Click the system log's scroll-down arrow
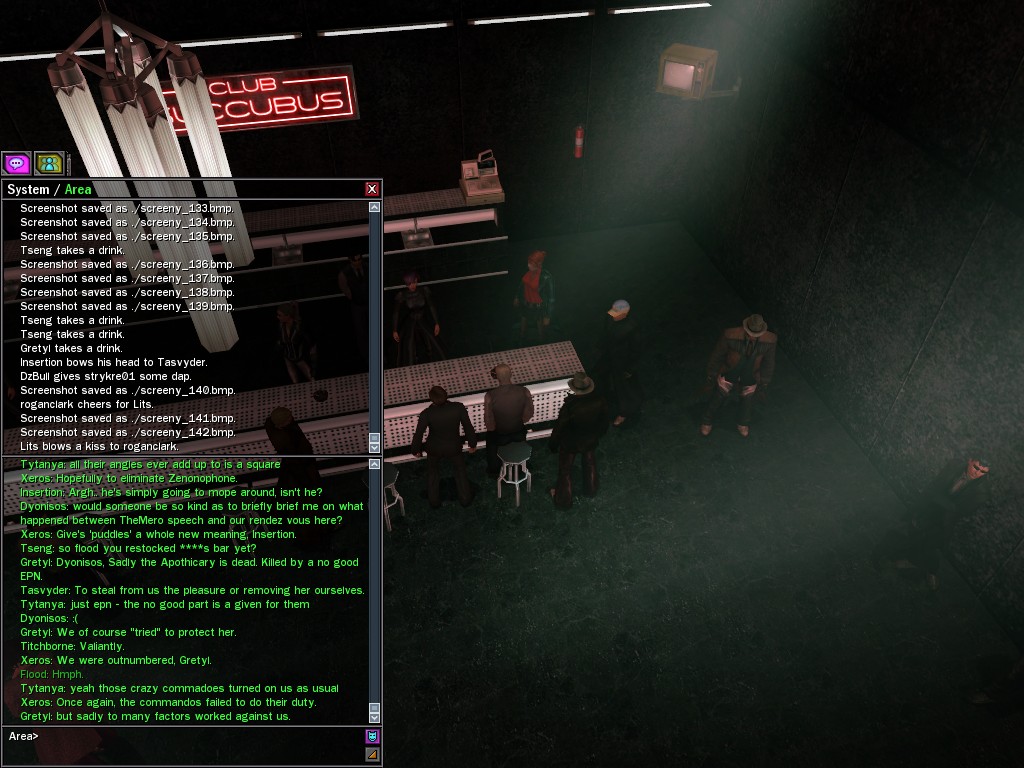This screenshot has height=768, width=1024. [x=375, y=447]
